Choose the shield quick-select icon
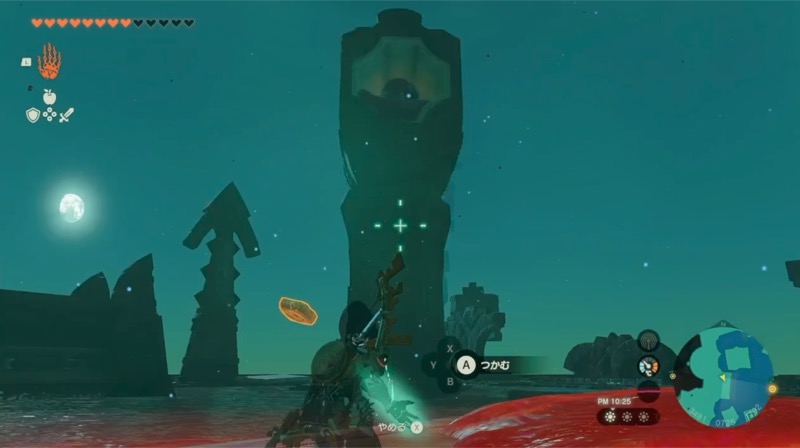 tap(33, 115)
